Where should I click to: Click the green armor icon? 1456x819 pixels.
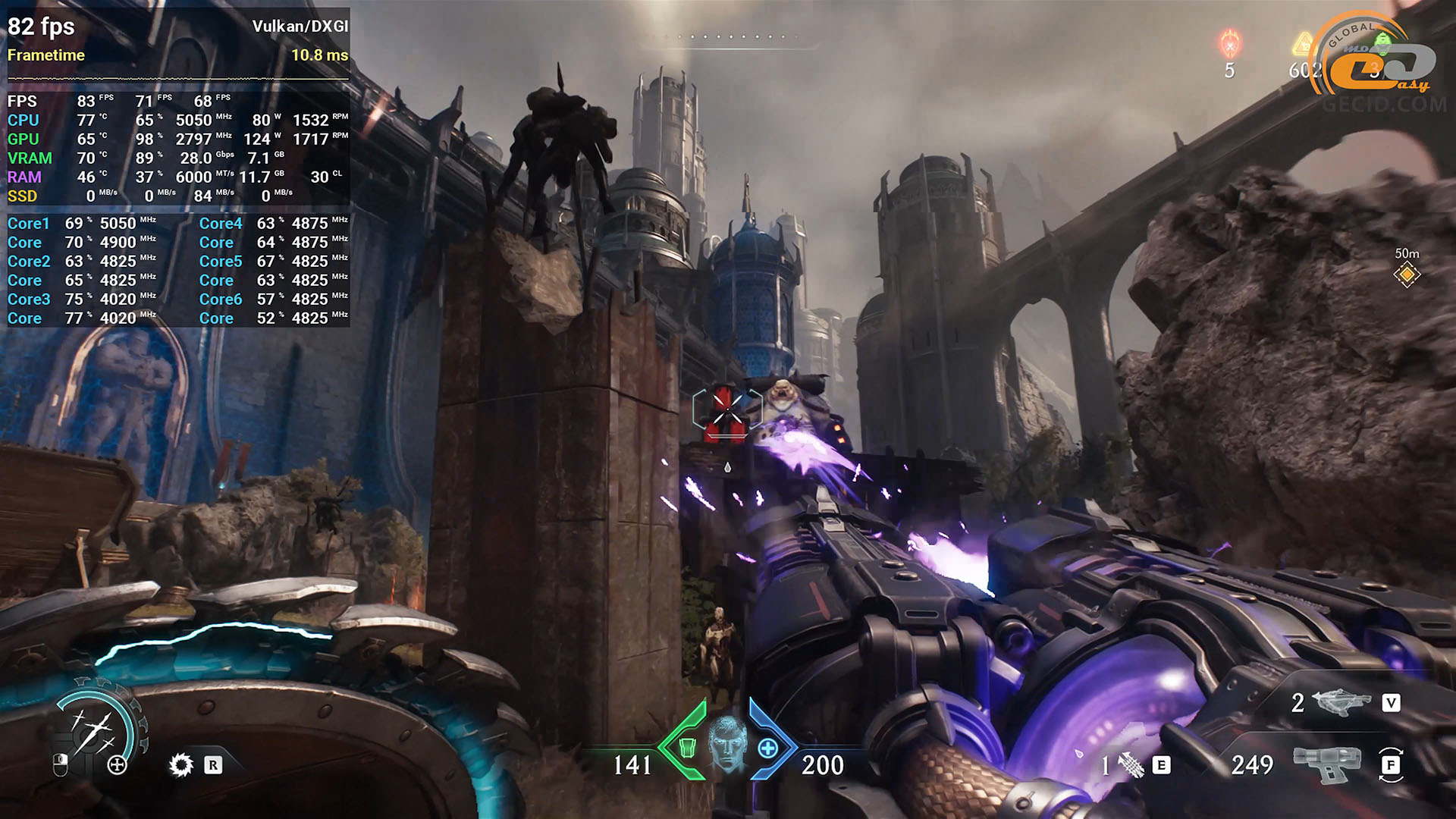tap(686, 748)
